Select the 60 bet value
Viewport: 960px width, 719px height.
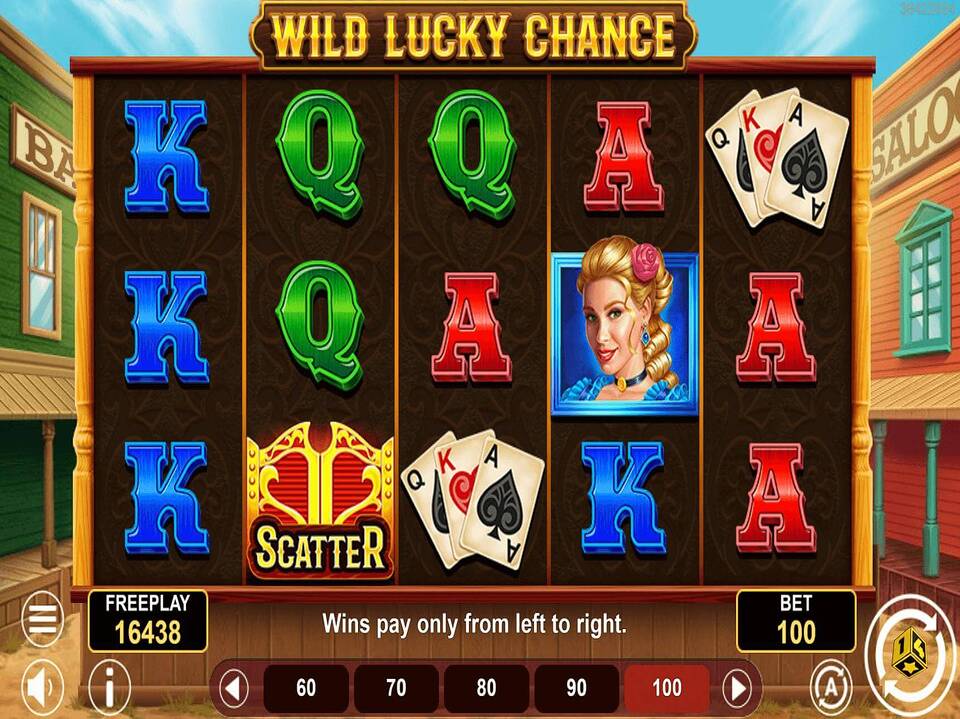coord(306,688)
